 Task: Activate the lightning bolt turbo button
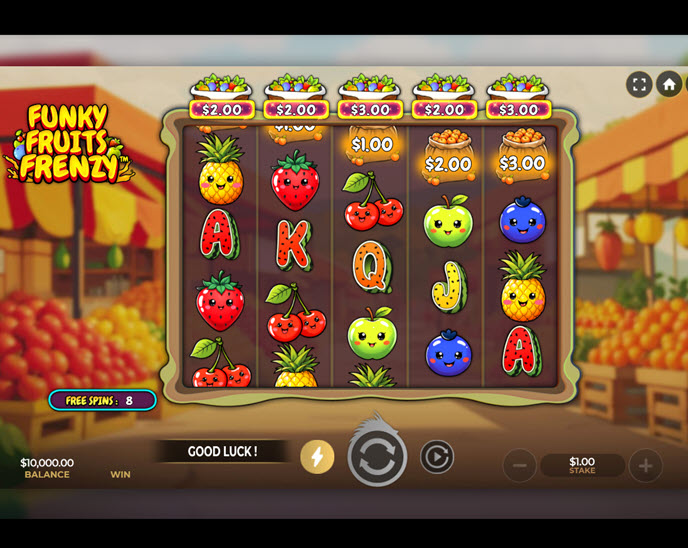click(x=317, y=457)
